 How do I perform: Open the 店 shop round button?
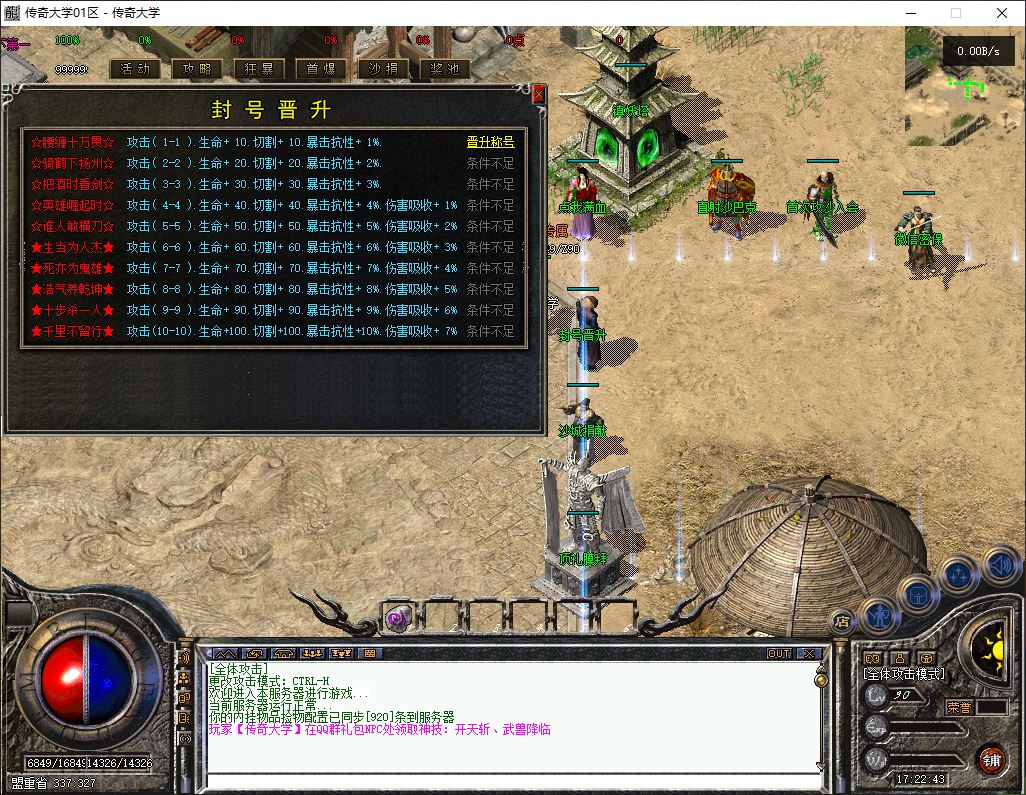[841, 620]
